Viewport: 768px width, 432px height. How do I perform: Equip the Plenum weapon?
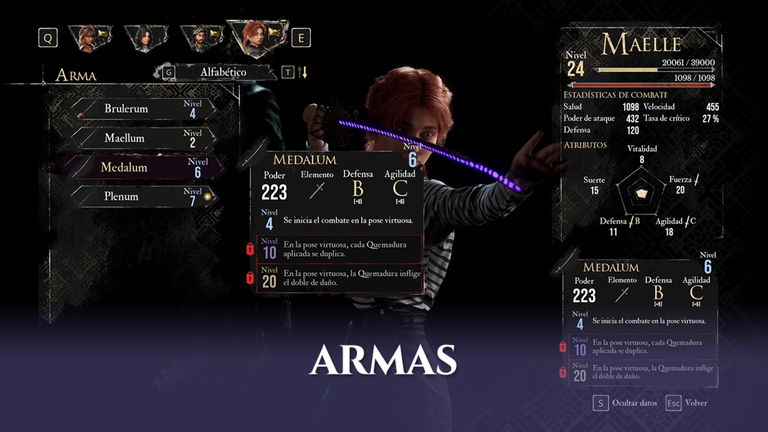tap(140, 196)
